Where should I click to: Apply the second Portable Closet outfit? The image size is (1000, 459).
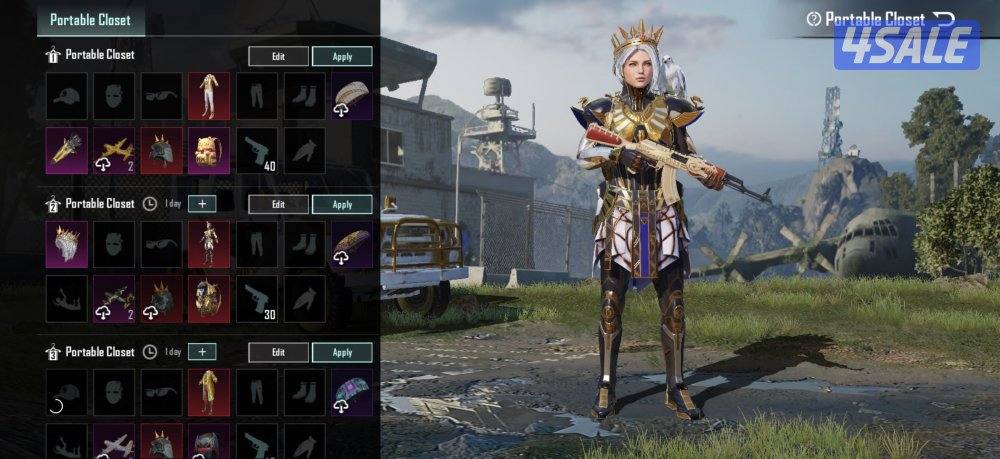342,204
